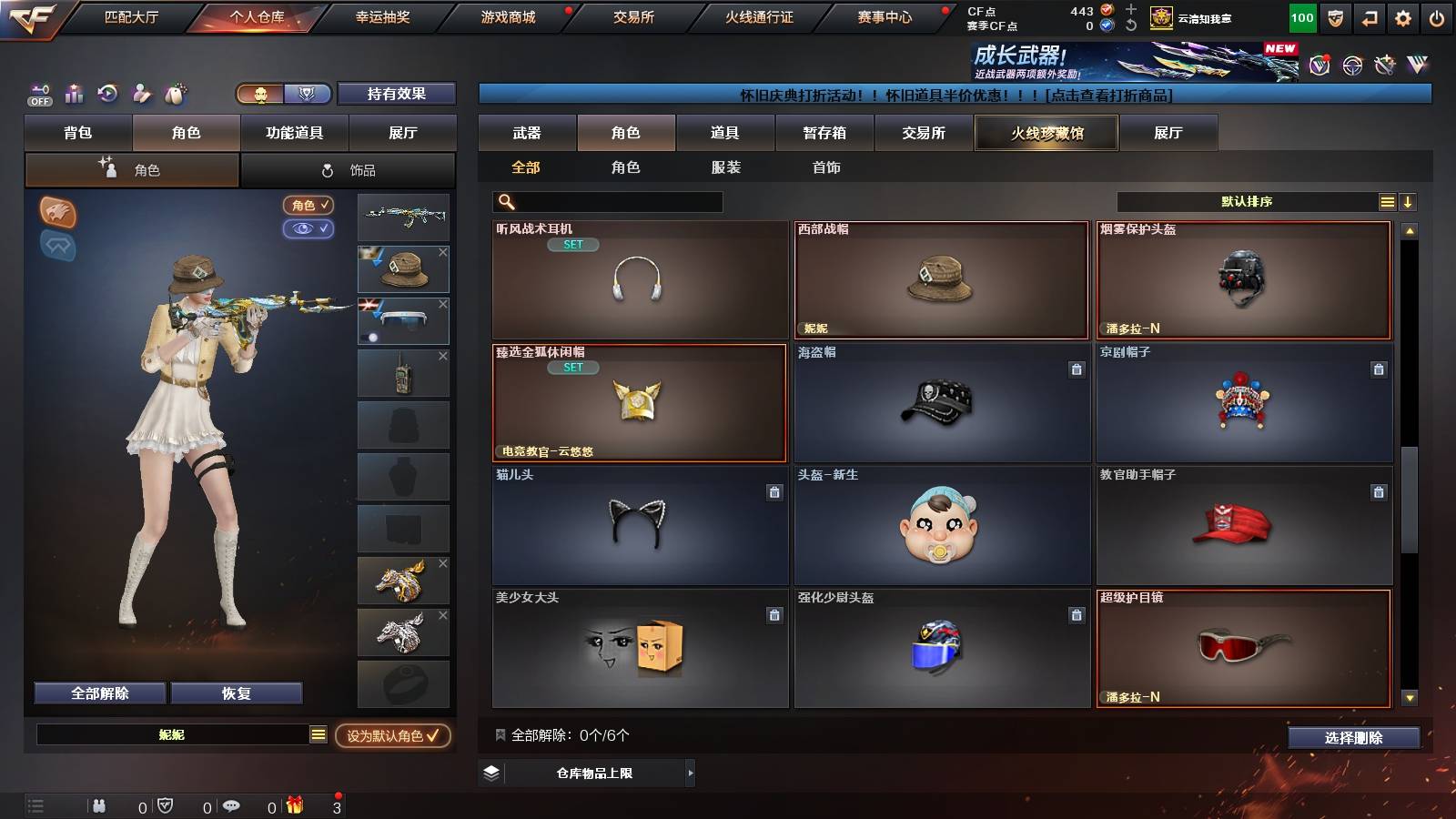Switch to the 饰品 sub-tab in left panel

pos(349,169)
